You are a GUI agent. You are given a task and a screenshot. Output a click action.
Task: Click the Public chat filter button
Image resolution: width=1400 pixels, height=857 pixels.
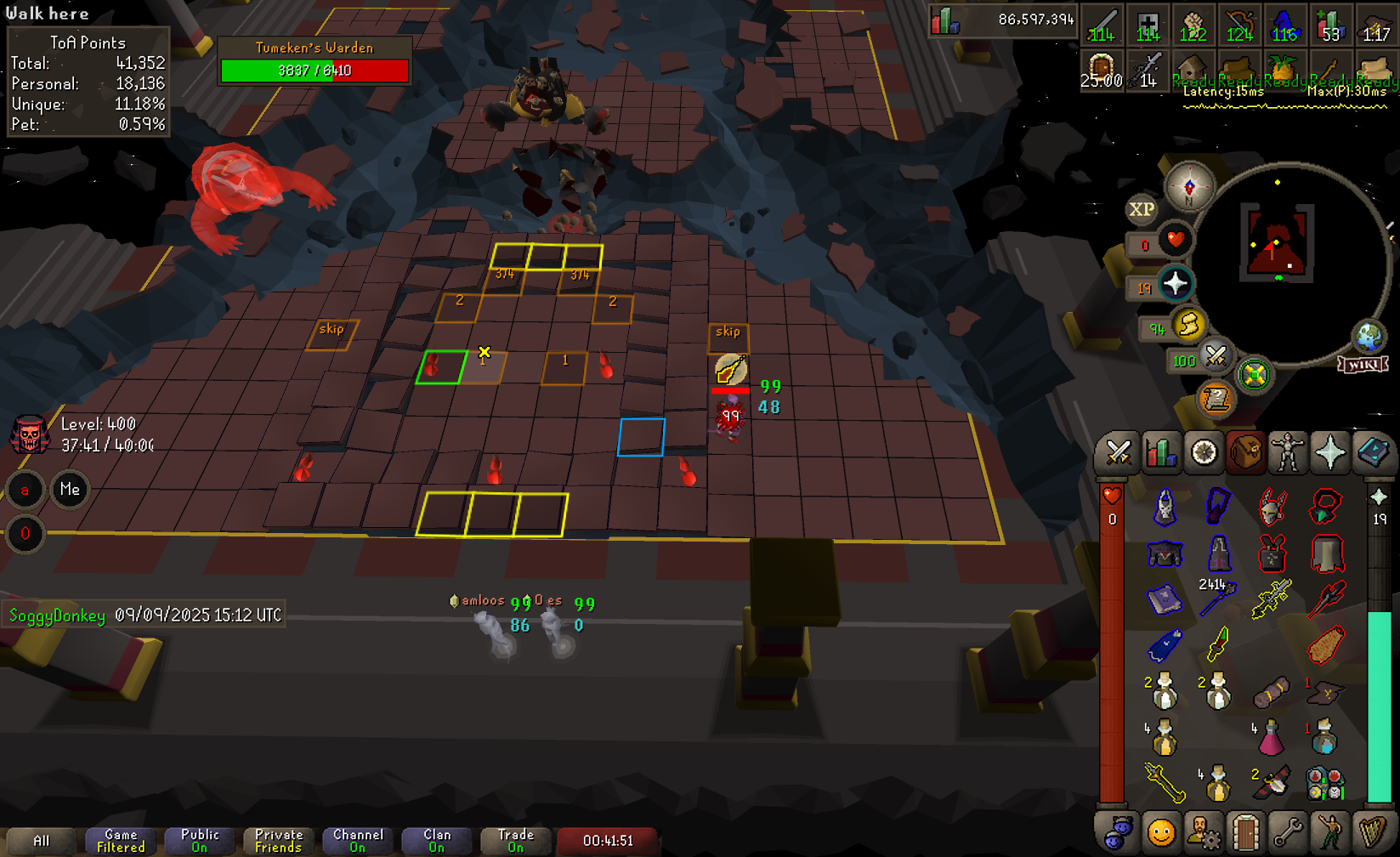[200, 841]
